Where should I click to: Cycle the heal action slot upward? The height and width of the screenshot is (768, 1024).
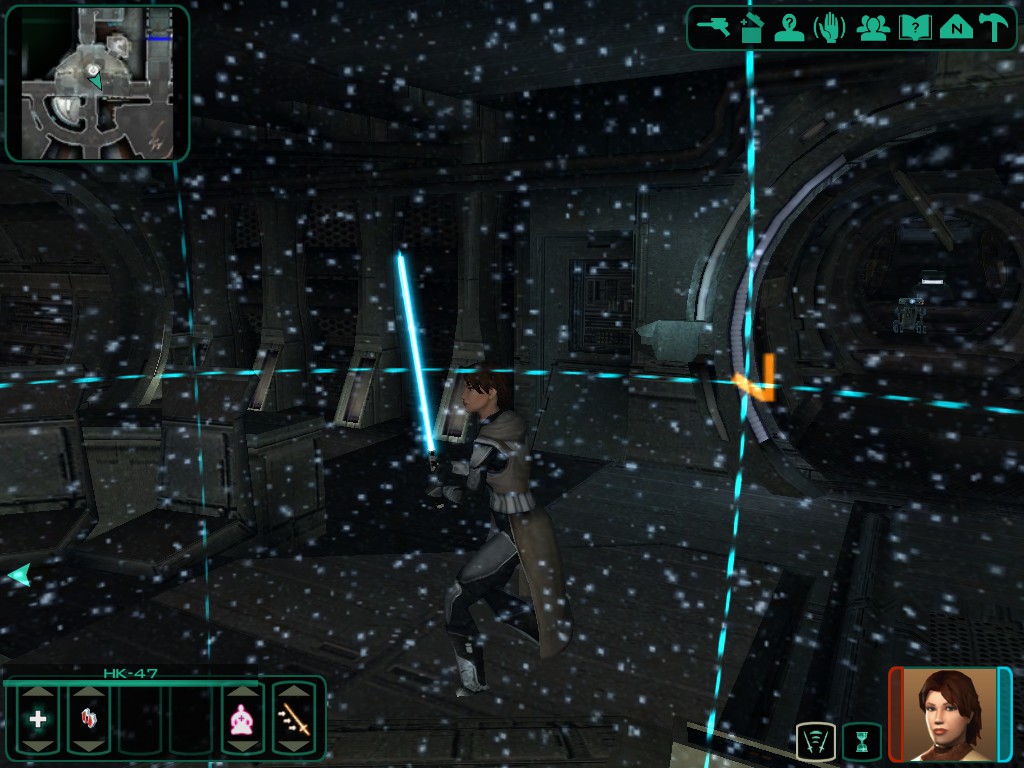point(38,692)
